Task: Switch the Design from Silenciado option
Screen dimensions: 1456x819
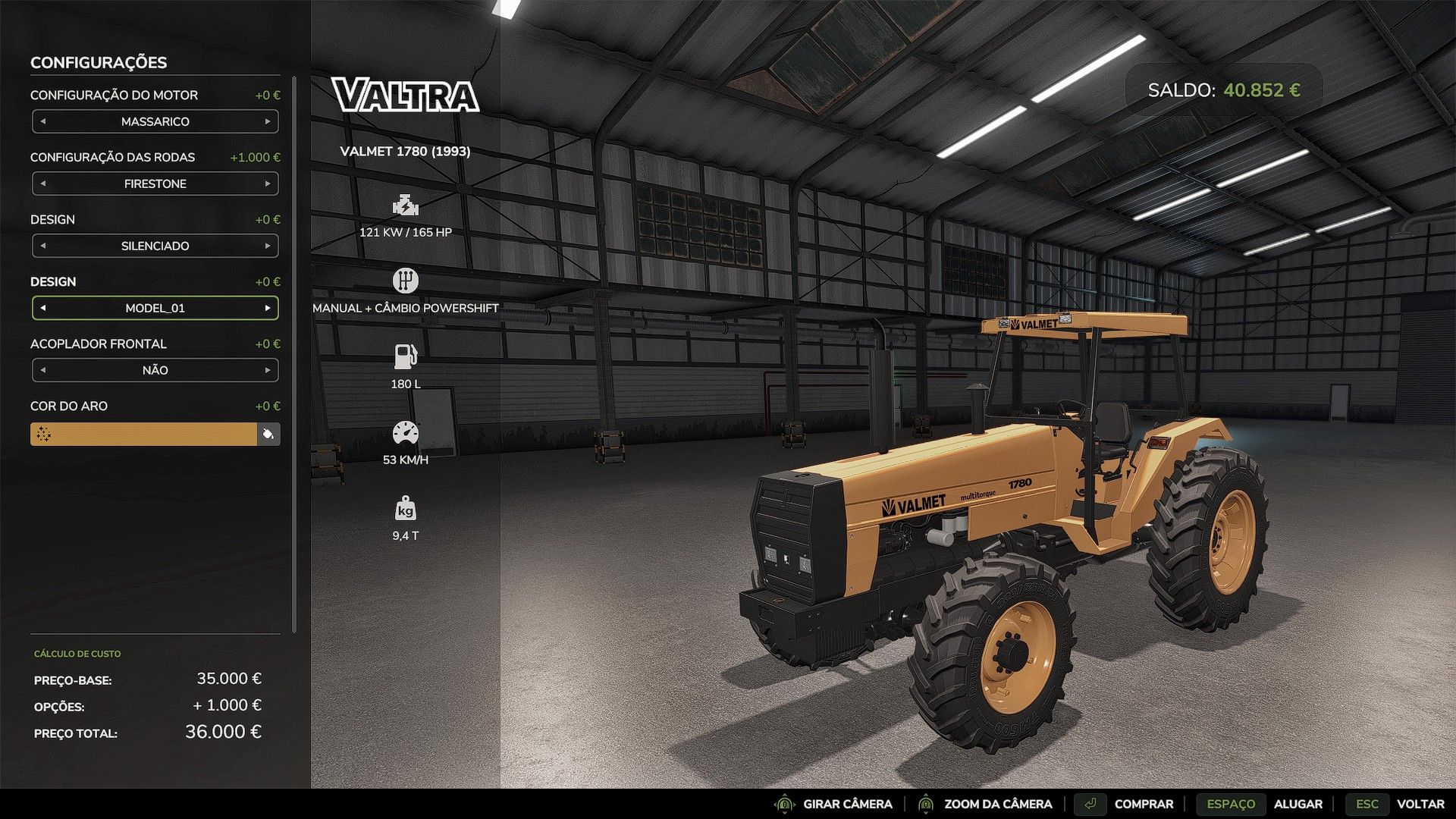Action: click(x=268, y=245)
